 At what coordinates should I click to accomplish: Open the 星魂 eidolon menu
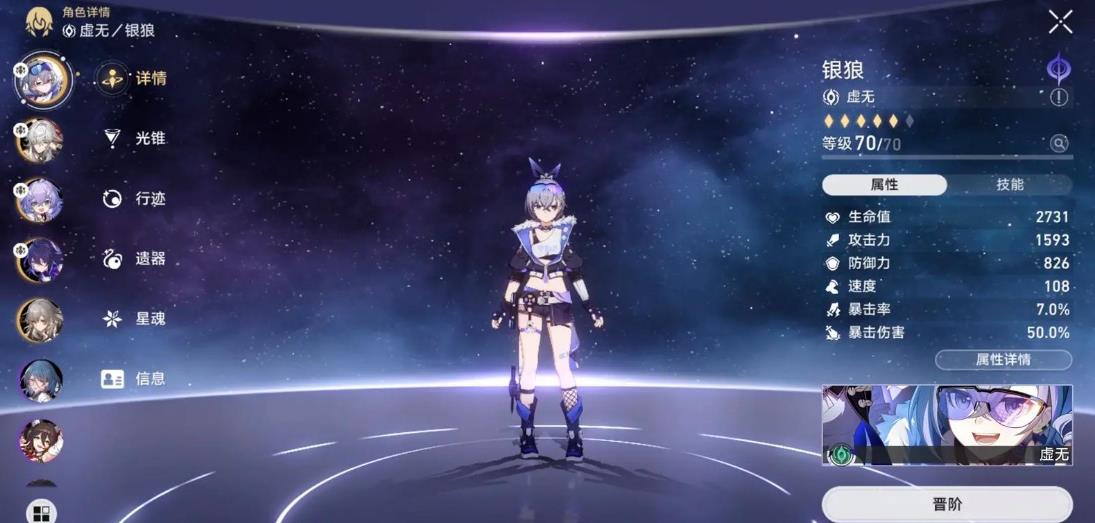coord(136,318)
